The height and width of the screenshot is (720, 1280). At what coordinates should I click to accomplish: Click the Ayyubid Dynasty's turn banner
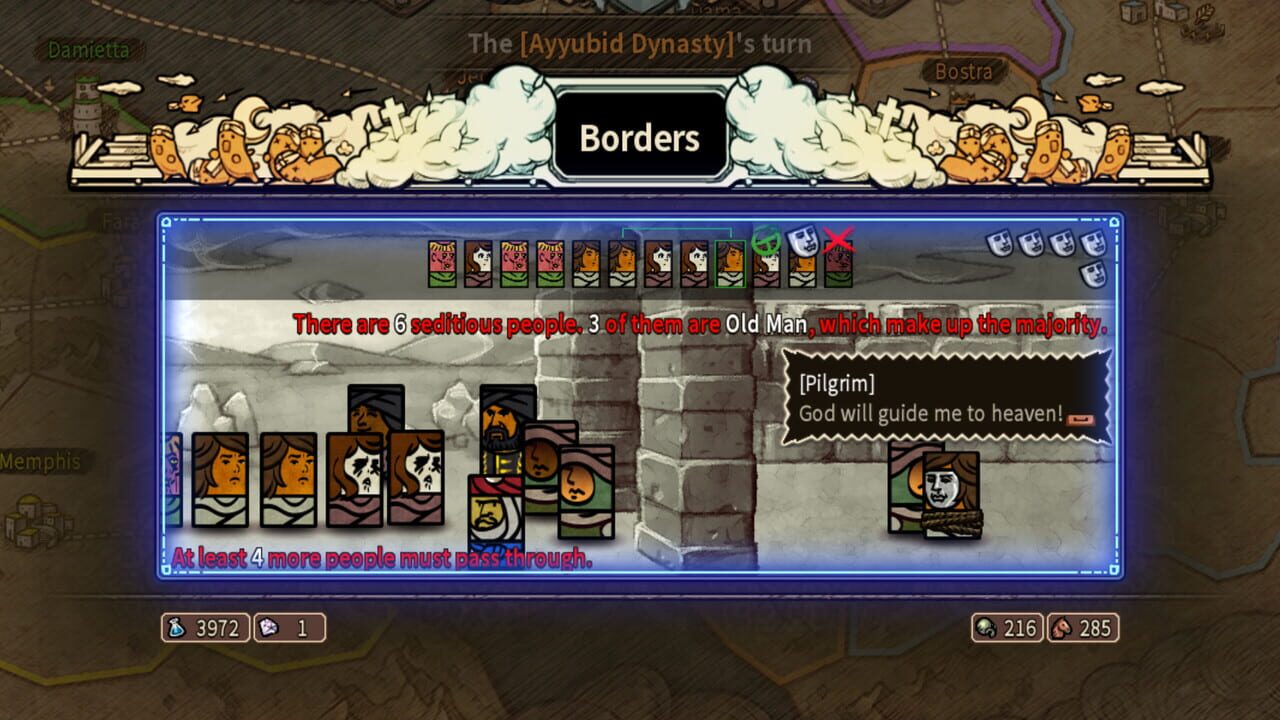(x=639, y=43)
